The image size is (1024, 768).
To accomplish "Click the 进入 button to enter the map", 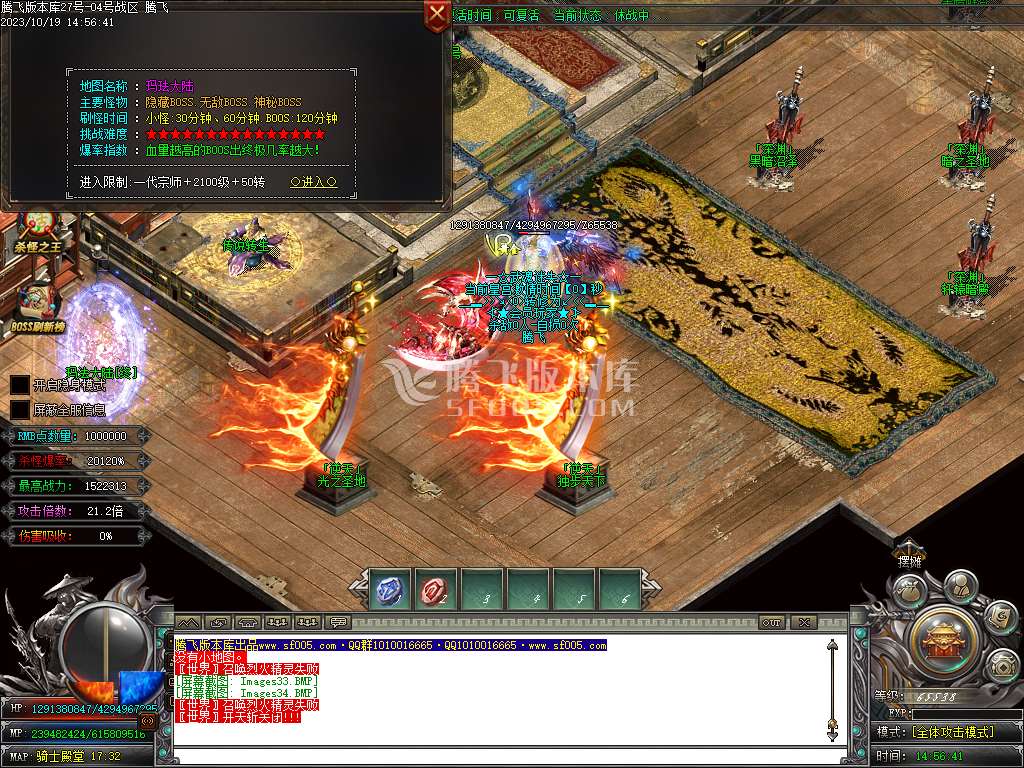I will (x=313, y=182).
